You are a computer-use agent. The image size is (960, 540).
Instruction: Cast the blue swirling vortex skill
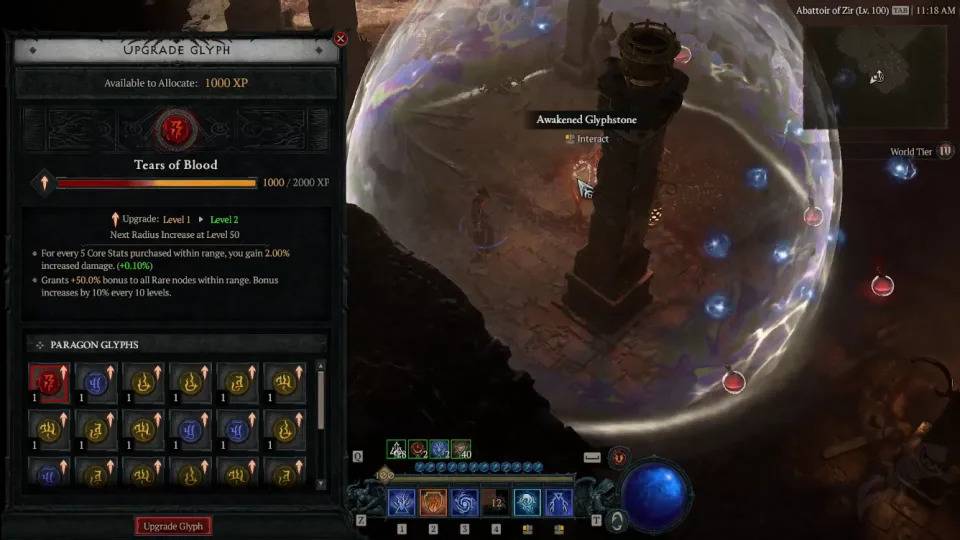click(465, 503)
